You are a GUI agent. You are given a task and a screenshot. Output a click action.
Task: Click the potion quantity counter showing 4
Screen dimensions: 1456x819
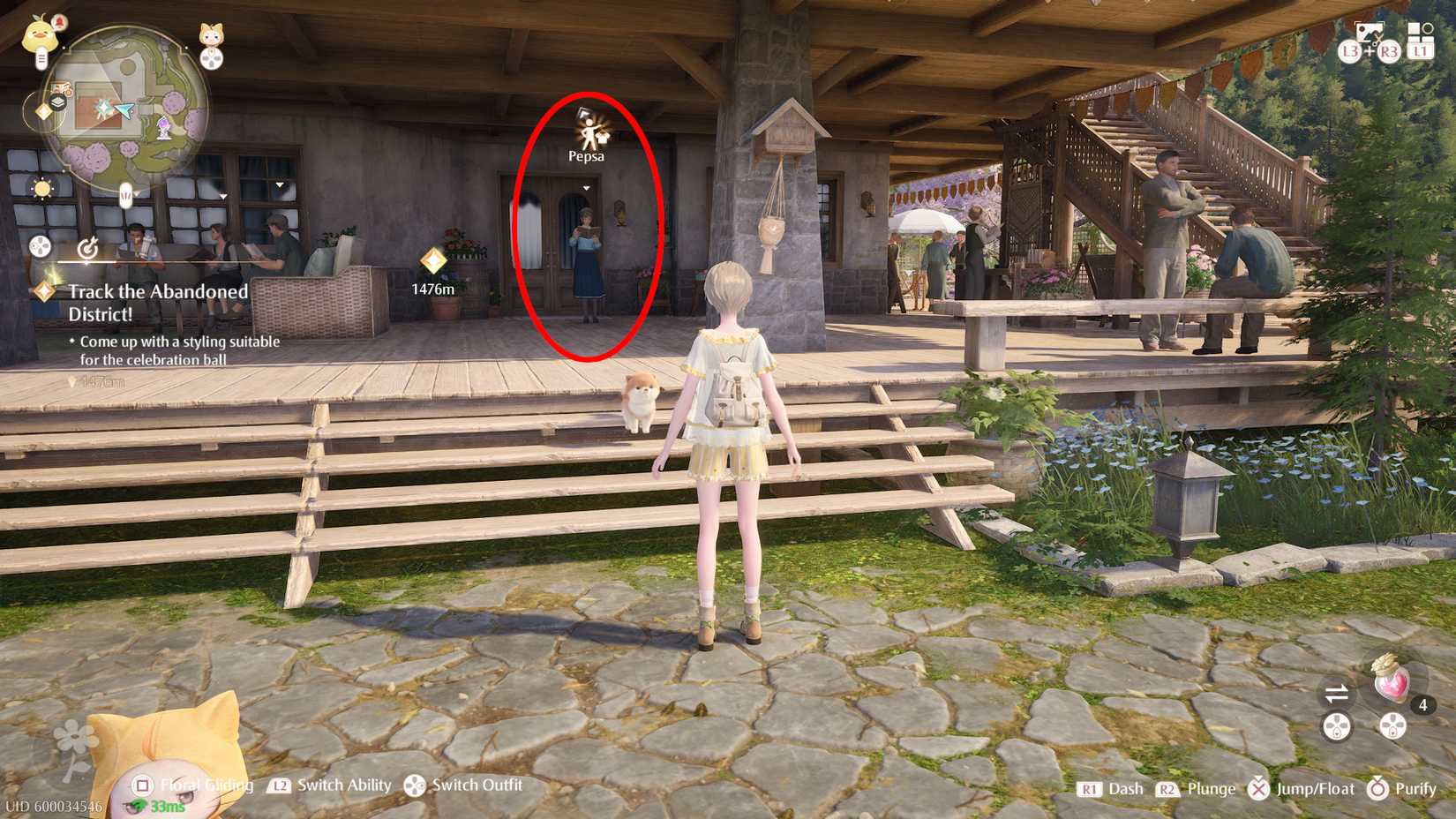point(1423,704)
